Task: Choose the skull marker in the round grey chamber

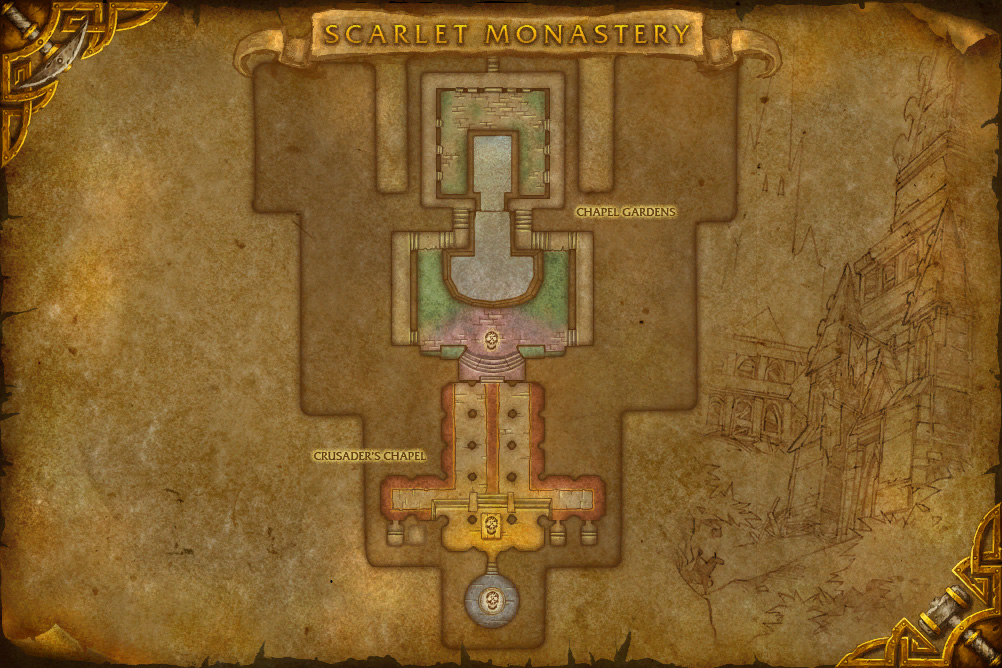Action: click(491, 601)
